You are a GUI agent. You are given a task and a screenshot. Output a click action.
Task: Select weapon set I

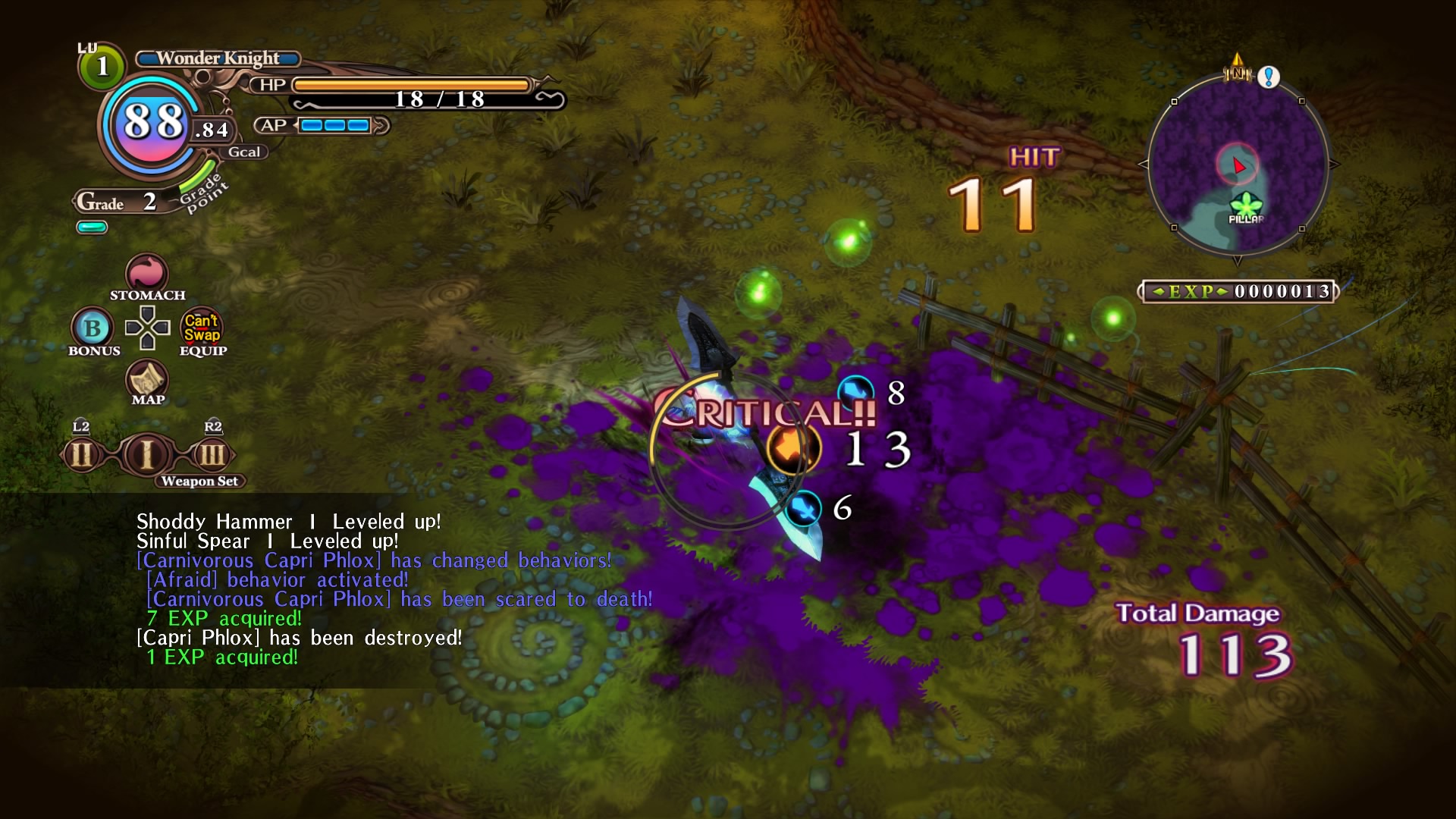[147, 455]
